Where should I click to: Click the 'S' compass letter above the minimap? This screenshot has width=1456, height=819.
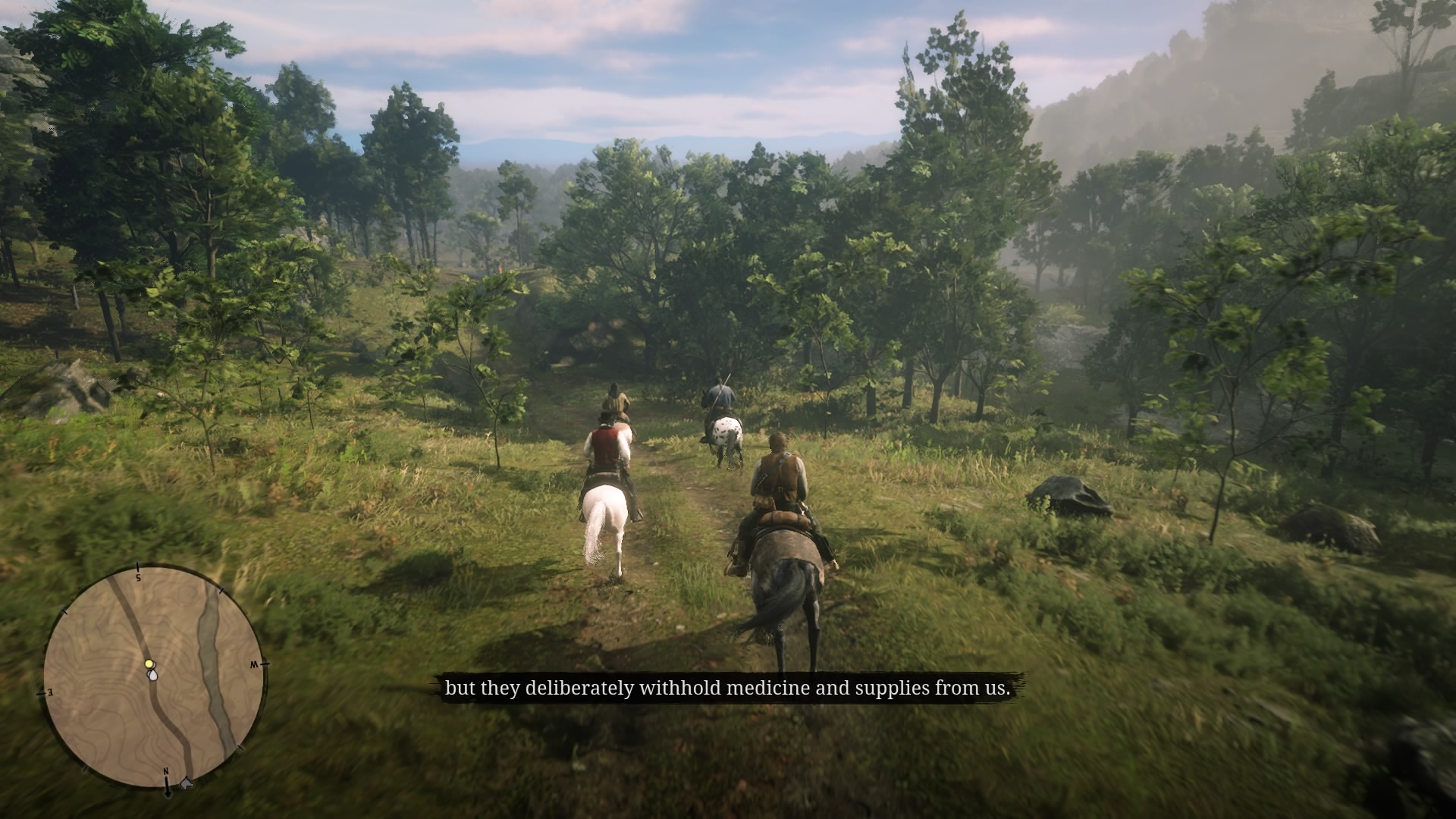click(x=139, y=578)
